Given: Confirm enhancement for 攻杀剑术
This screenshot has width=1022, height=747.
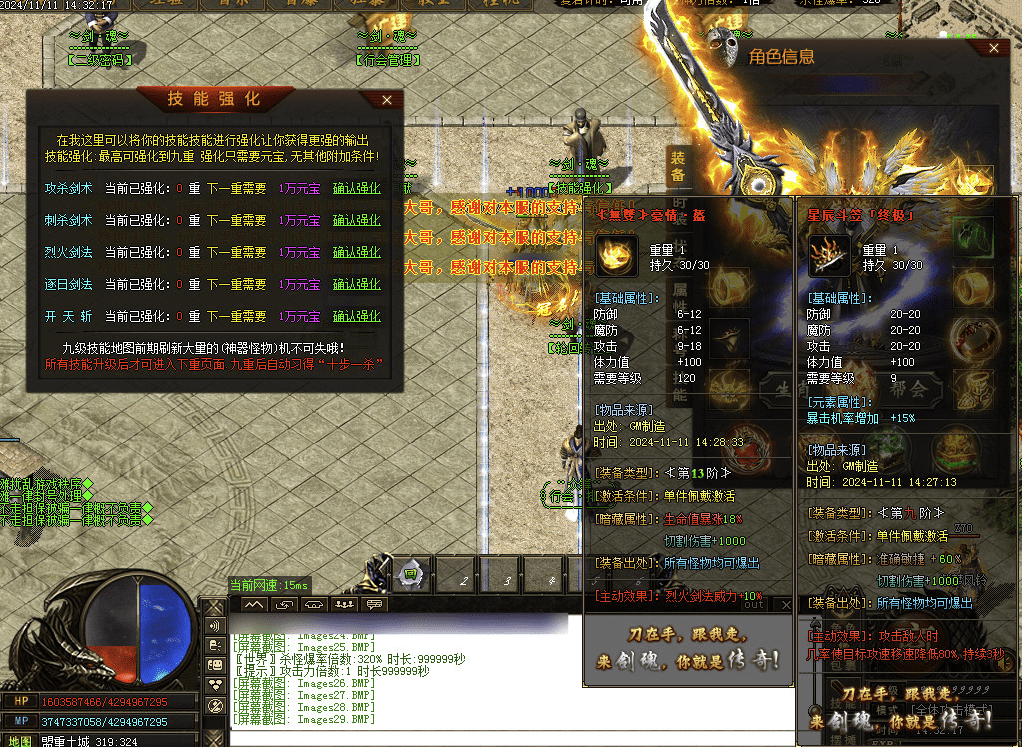Looking at the screenshot, I should [x=356, y=188].
